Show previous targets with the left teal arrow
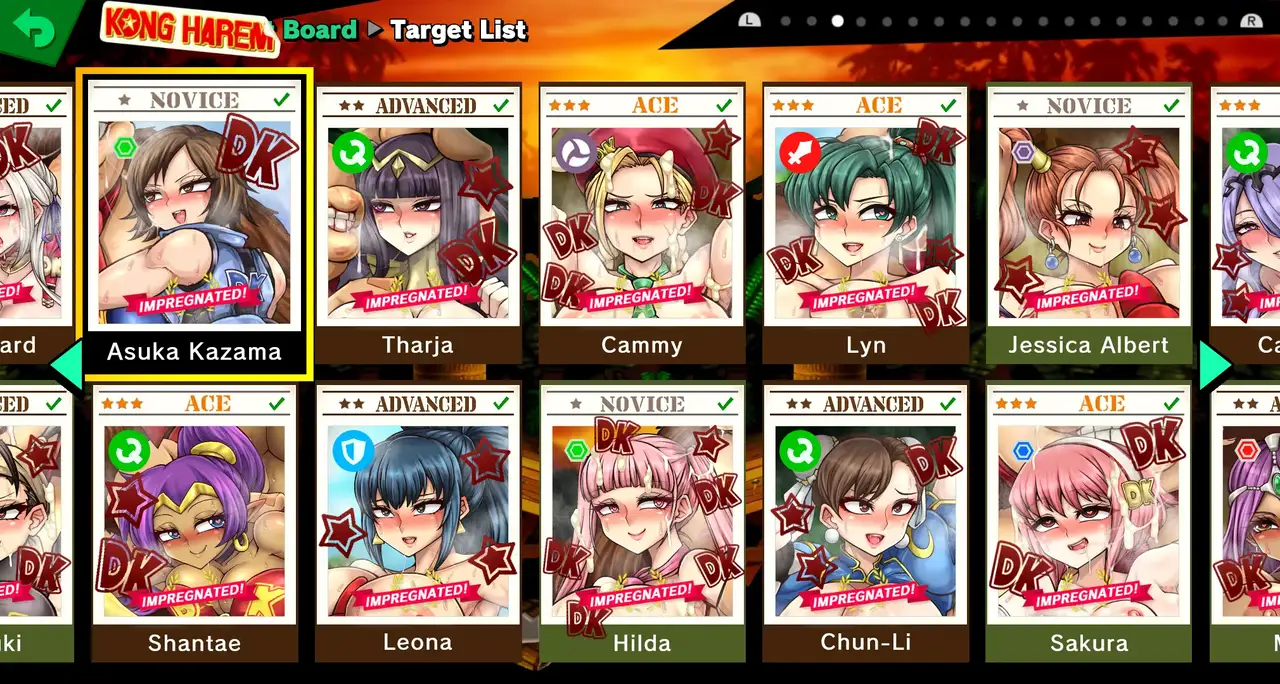The image size is (1280, 684). tap(66, 366)
